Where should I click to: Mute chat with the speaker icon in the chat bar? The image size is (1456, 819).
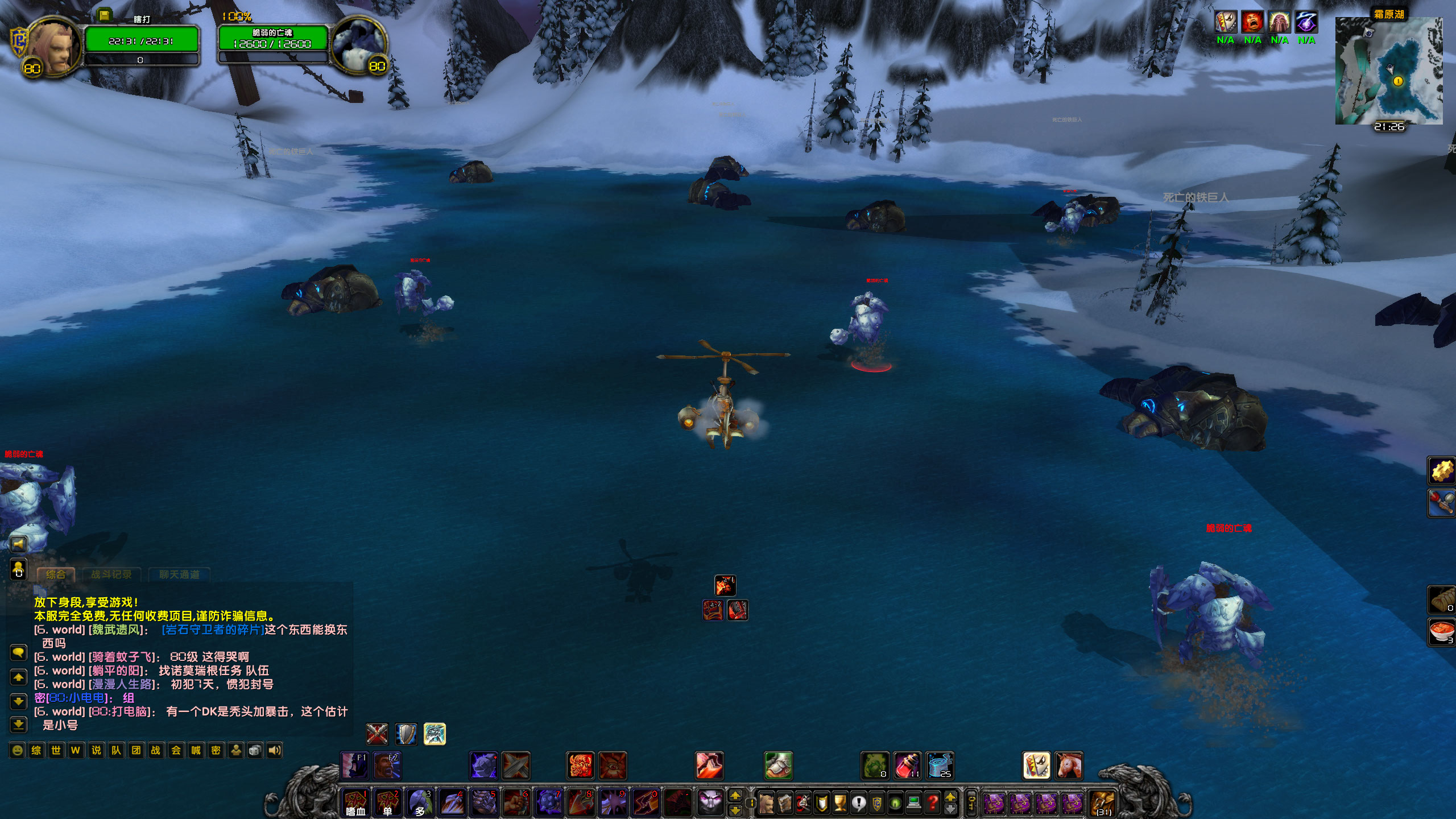click(x=276, y=750)
